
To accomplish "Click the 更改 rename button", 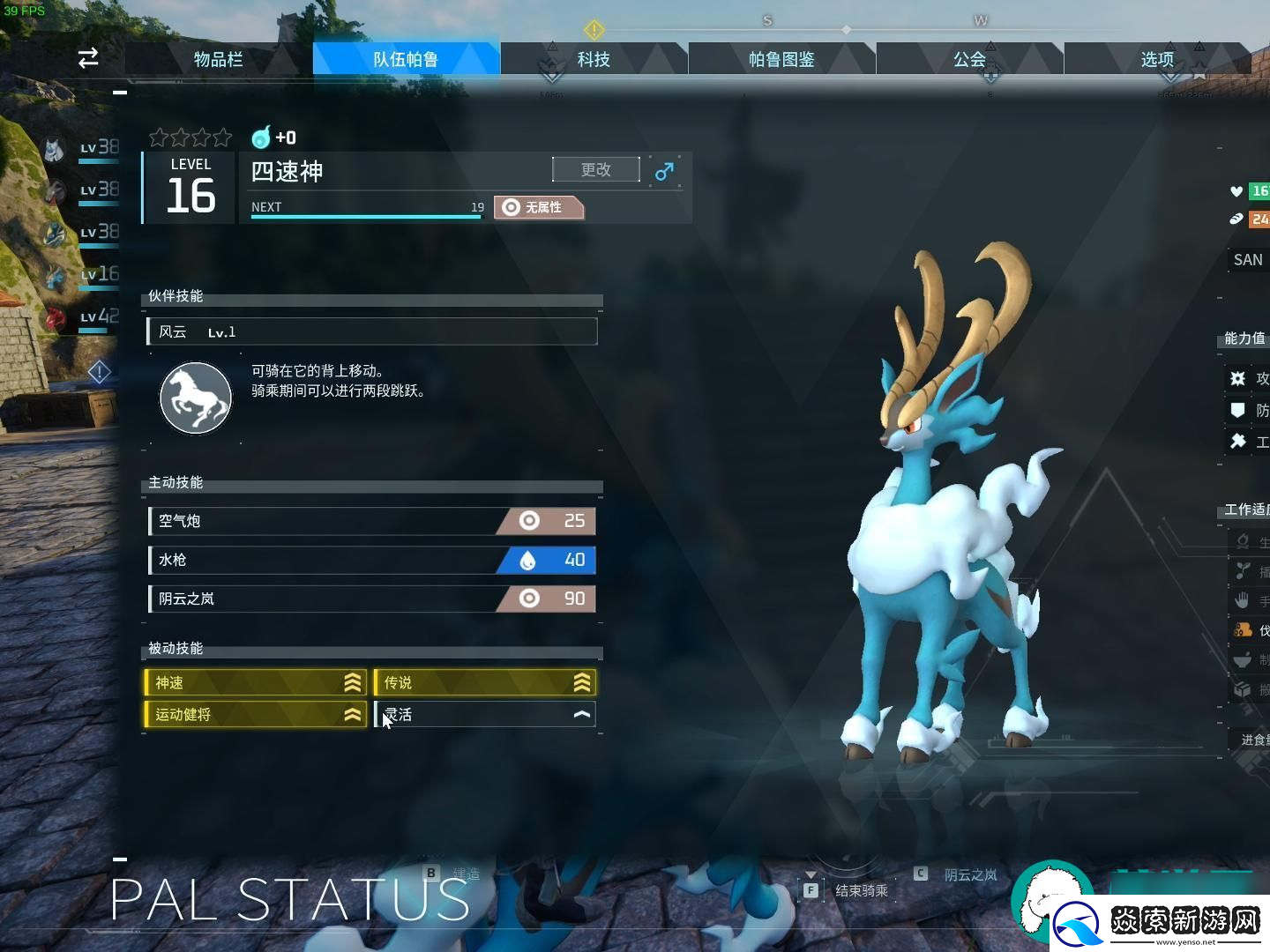I will pos(596,169).
